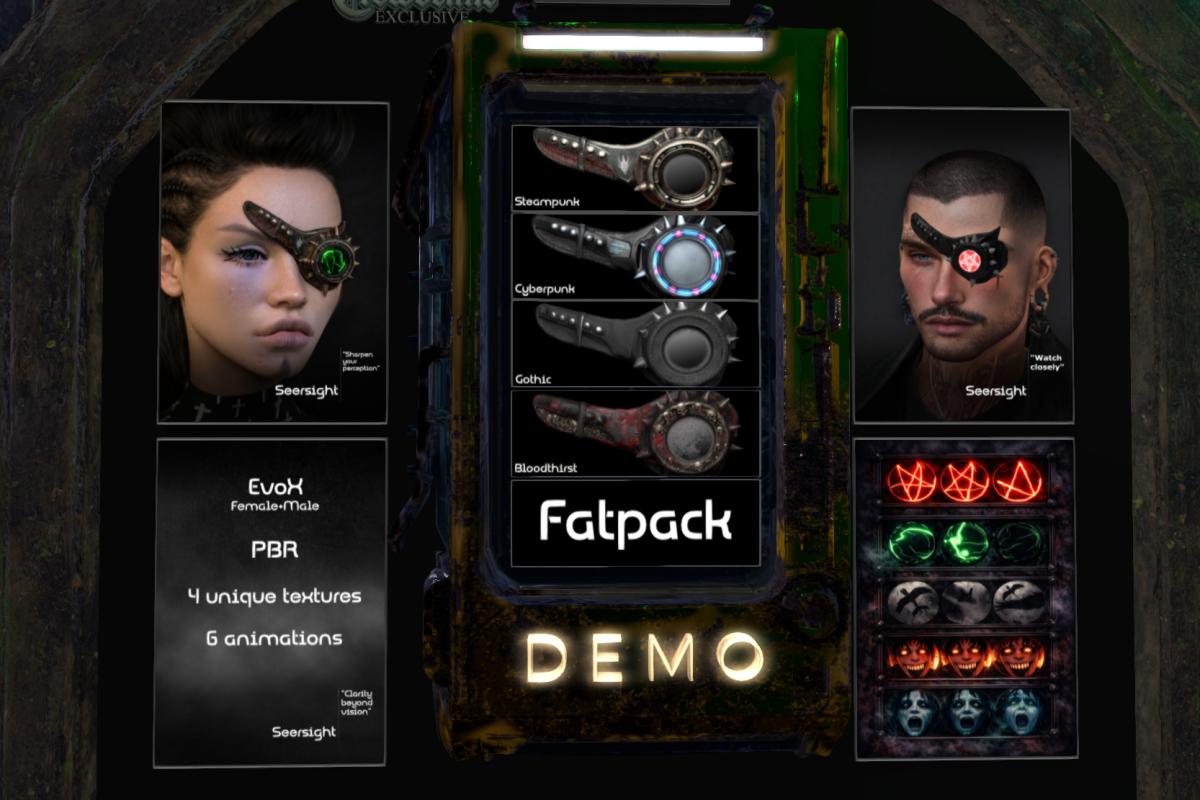Choose the Cyberpunk eyepatch option
Screen dimensions: 1200x800
(635, 256)
